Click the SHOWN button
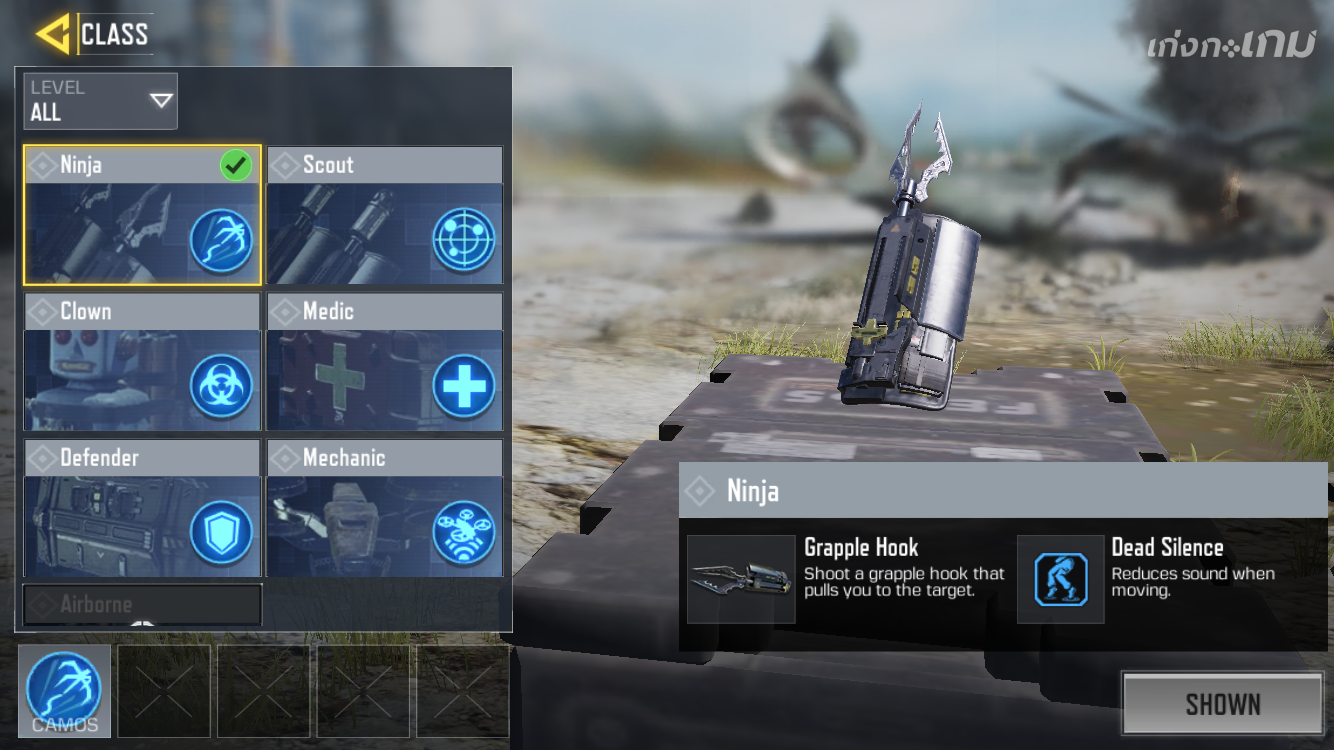Image resolution: width=1334 pixels, height=750 pixels. click(1222, 704)
